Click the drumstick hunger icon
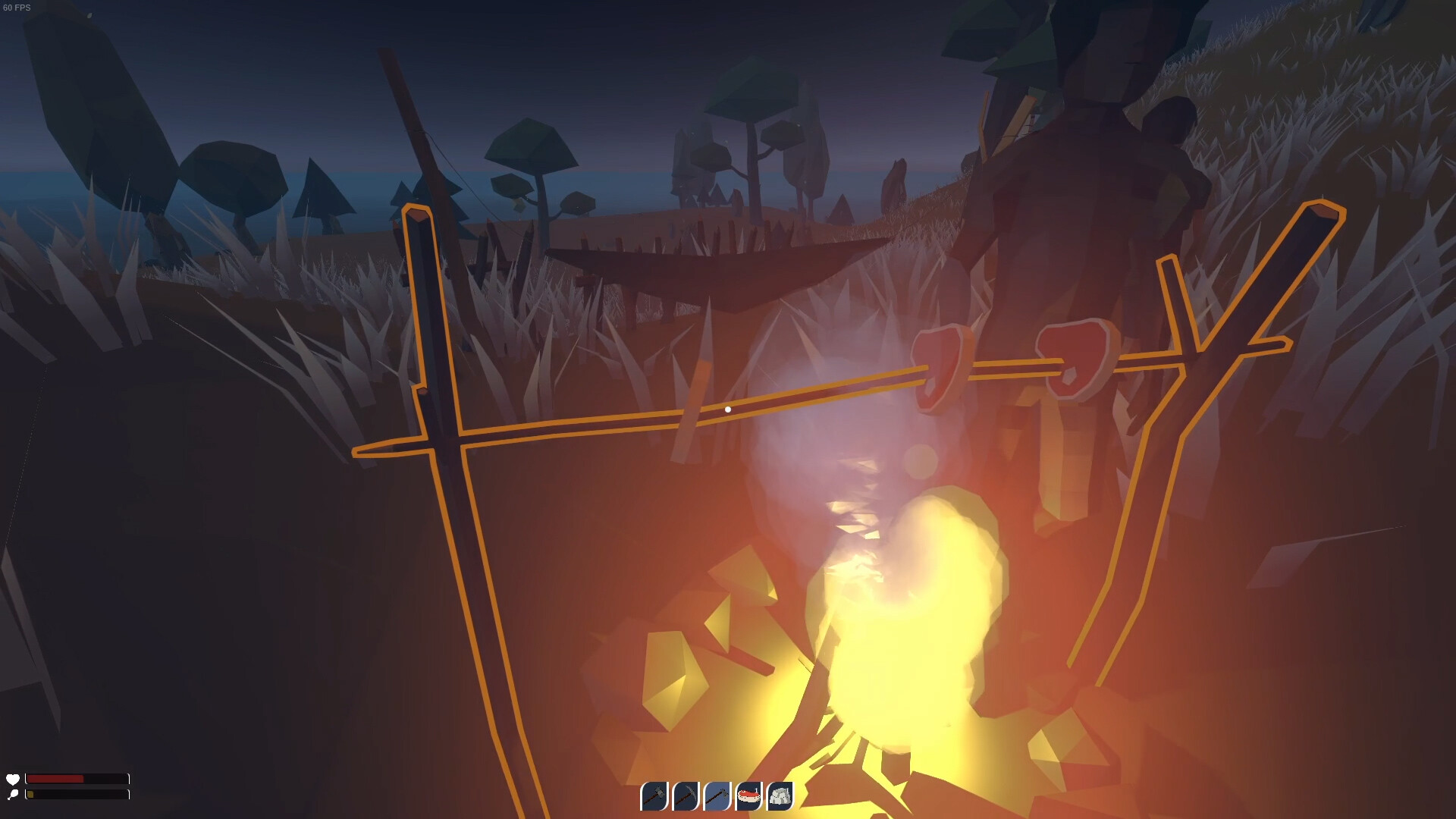This screenshot has height=819, width=1456. [13, 794]
